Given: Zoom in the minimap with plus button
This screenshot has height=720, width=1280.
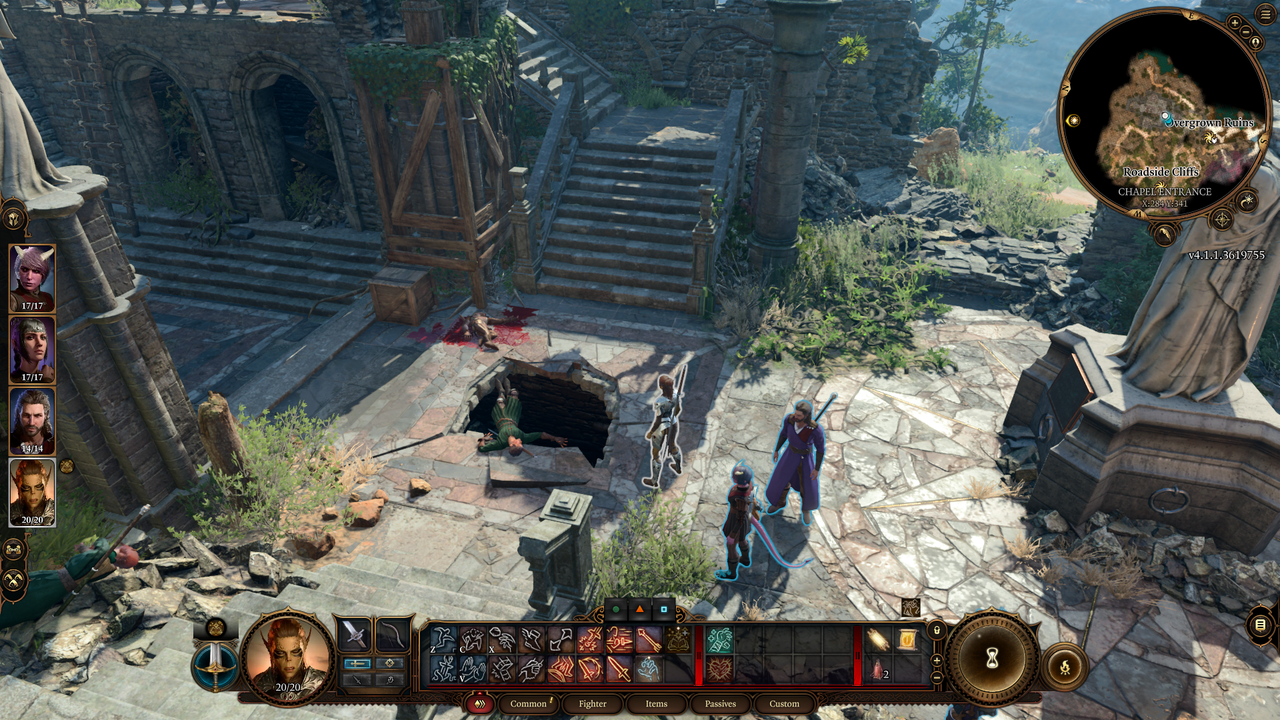Looking at the screenshot, I should pyautogui.click(x=1234, y=22).
